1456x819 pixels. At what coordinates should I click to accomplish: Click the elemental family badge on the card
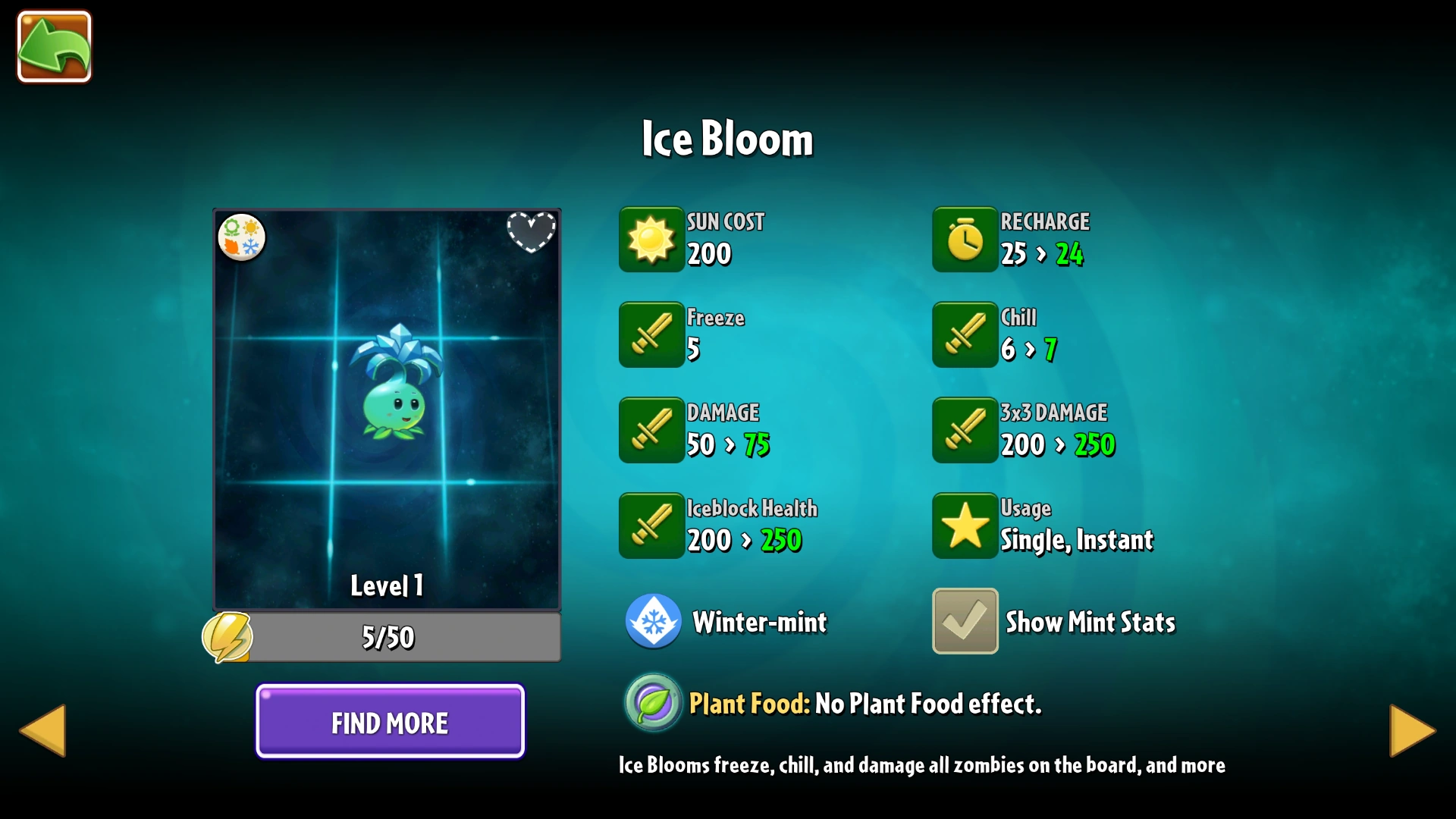click(x=242, y=237)
